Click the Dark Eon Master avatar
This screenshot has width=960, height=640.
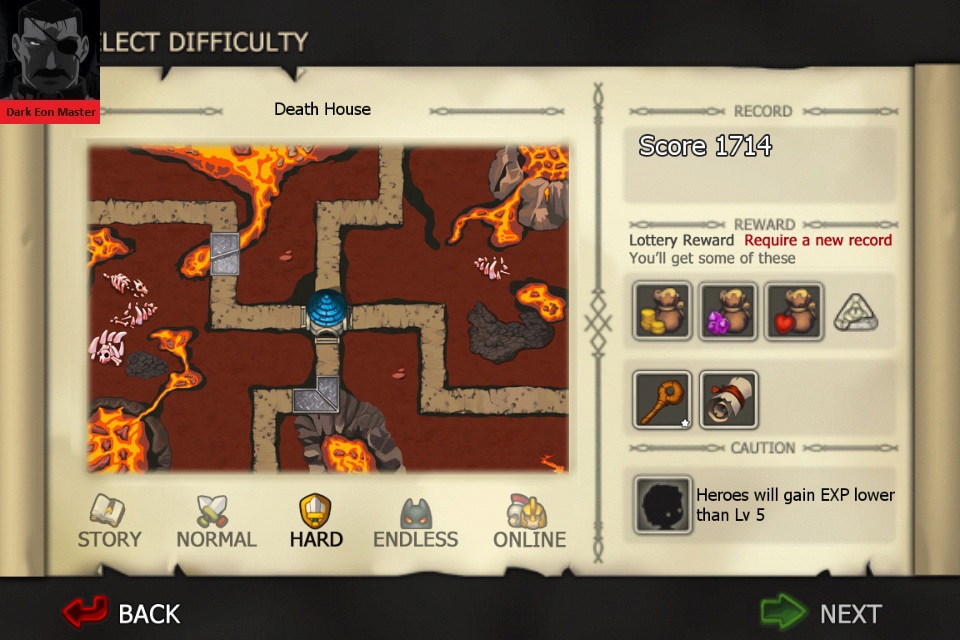pyautogui.click(x=50, y=60)
